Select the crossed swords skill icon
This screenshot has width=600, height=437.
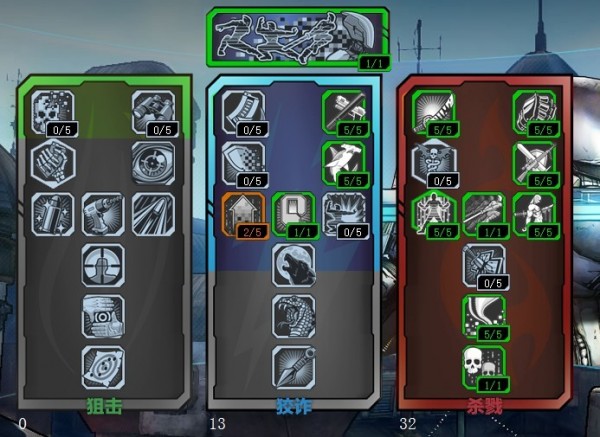tap(534, 160)
